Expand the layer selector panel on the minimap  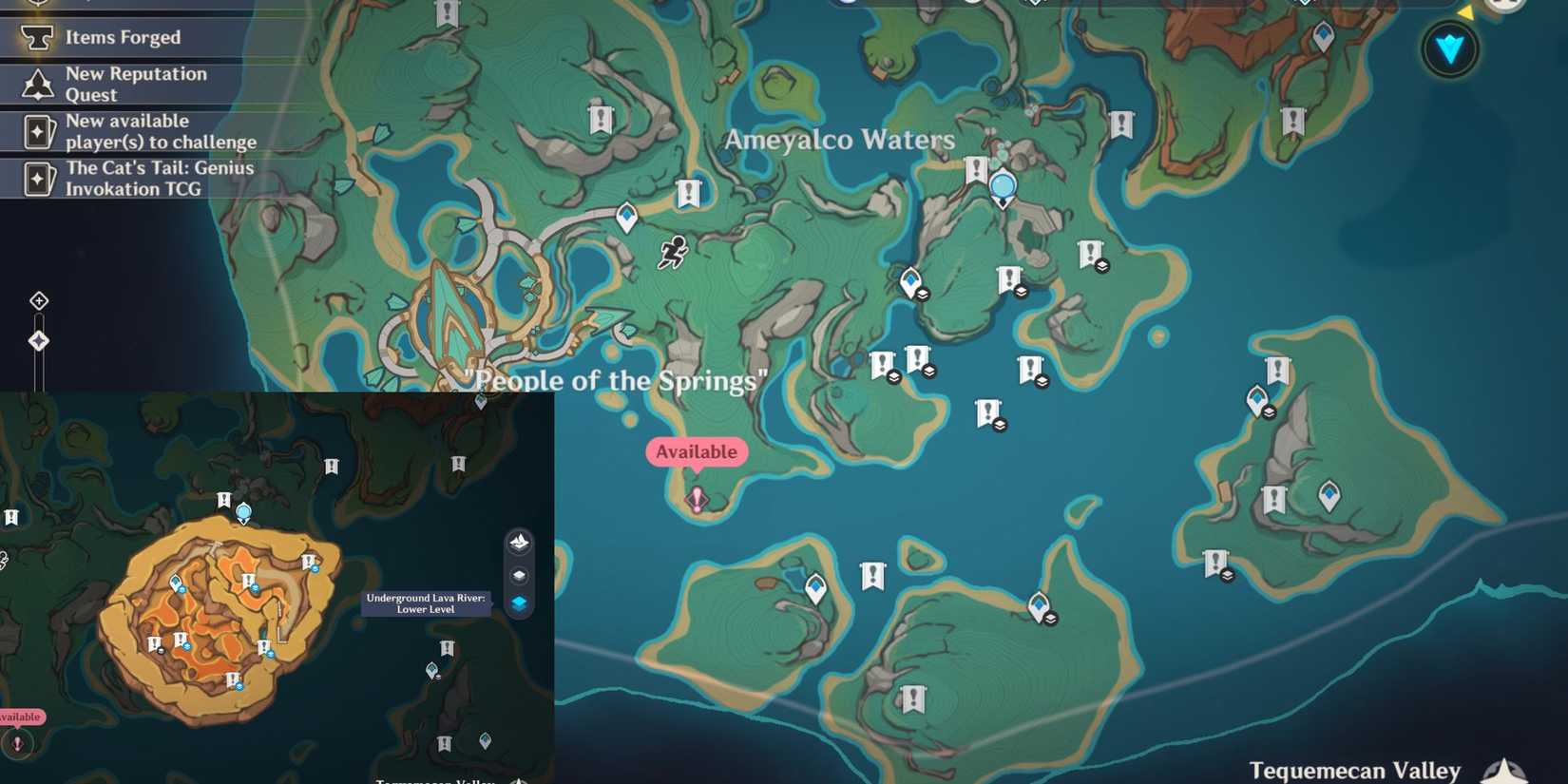(519, 574)
